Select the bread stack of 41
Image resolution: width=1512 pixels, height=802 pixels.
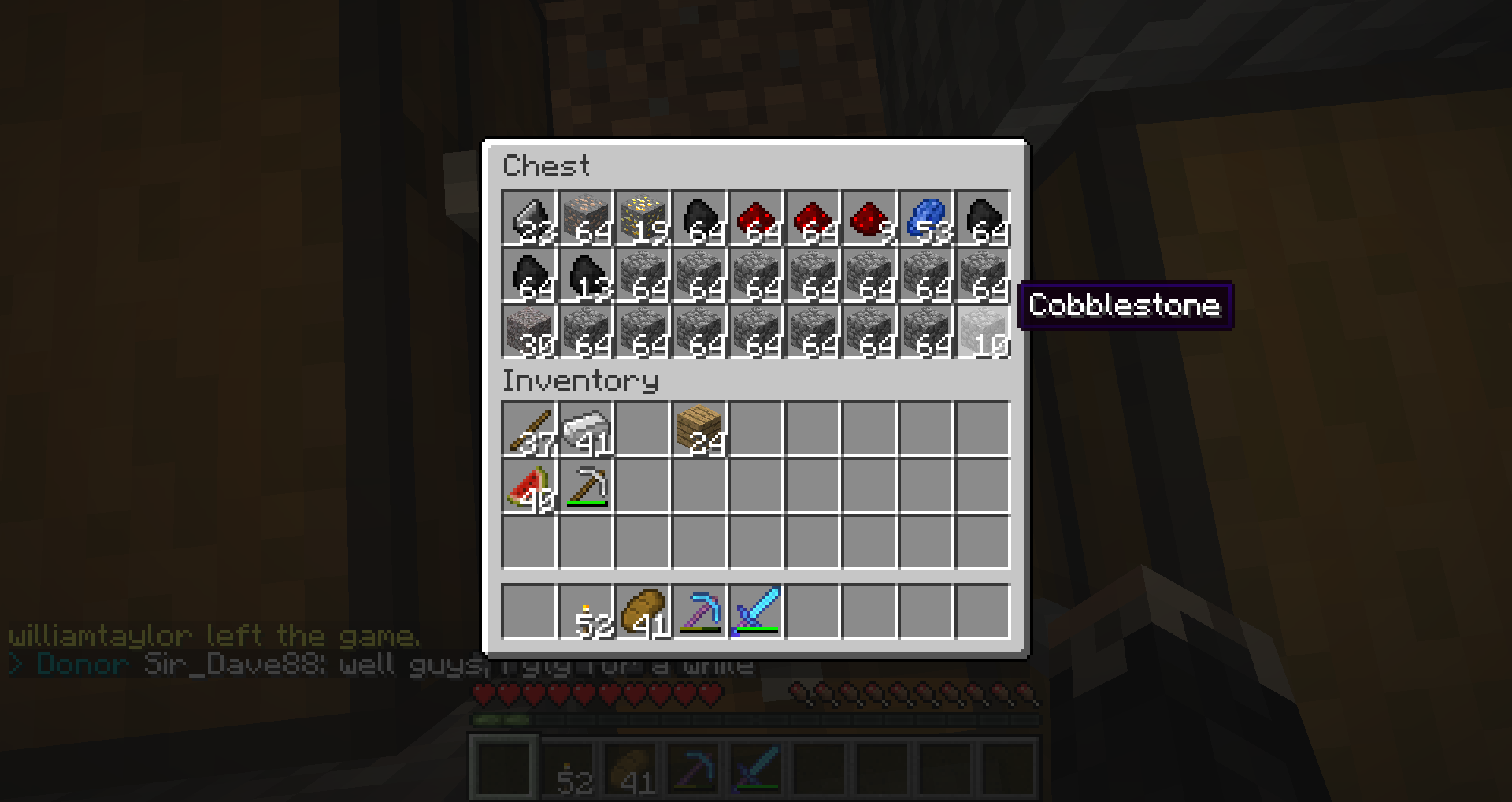click(643, 612)
